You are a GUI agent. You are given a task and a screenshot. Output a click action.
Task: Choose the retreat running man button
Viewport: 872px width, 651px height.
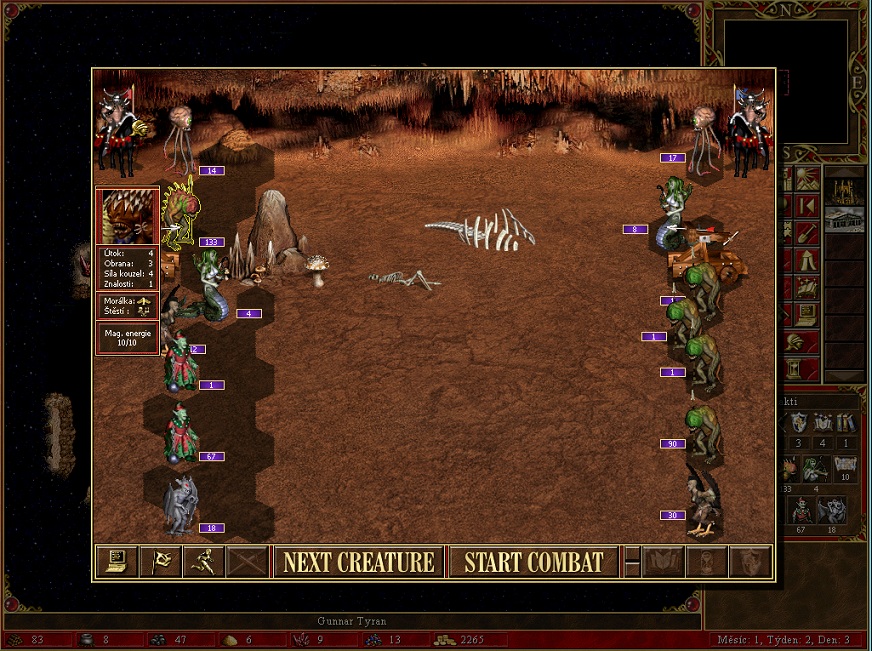[x=204, y=562]
